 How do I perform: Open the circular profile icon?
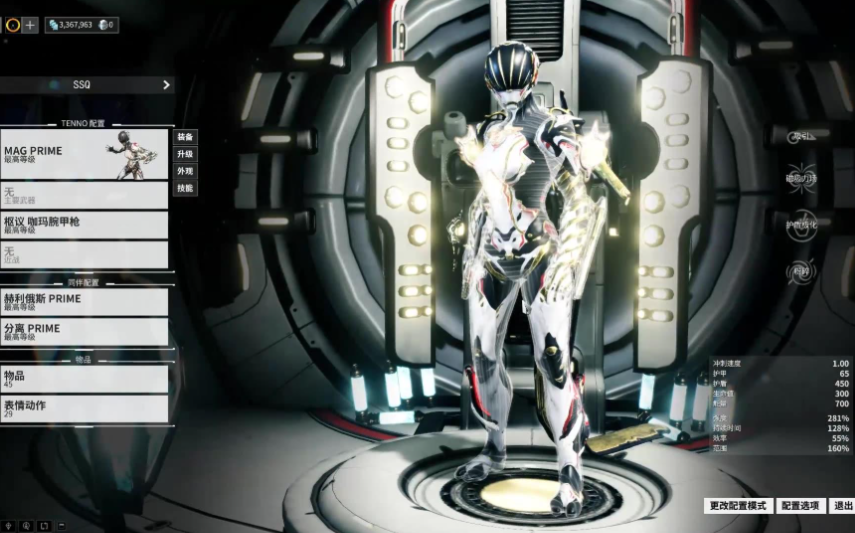point(12,25)
